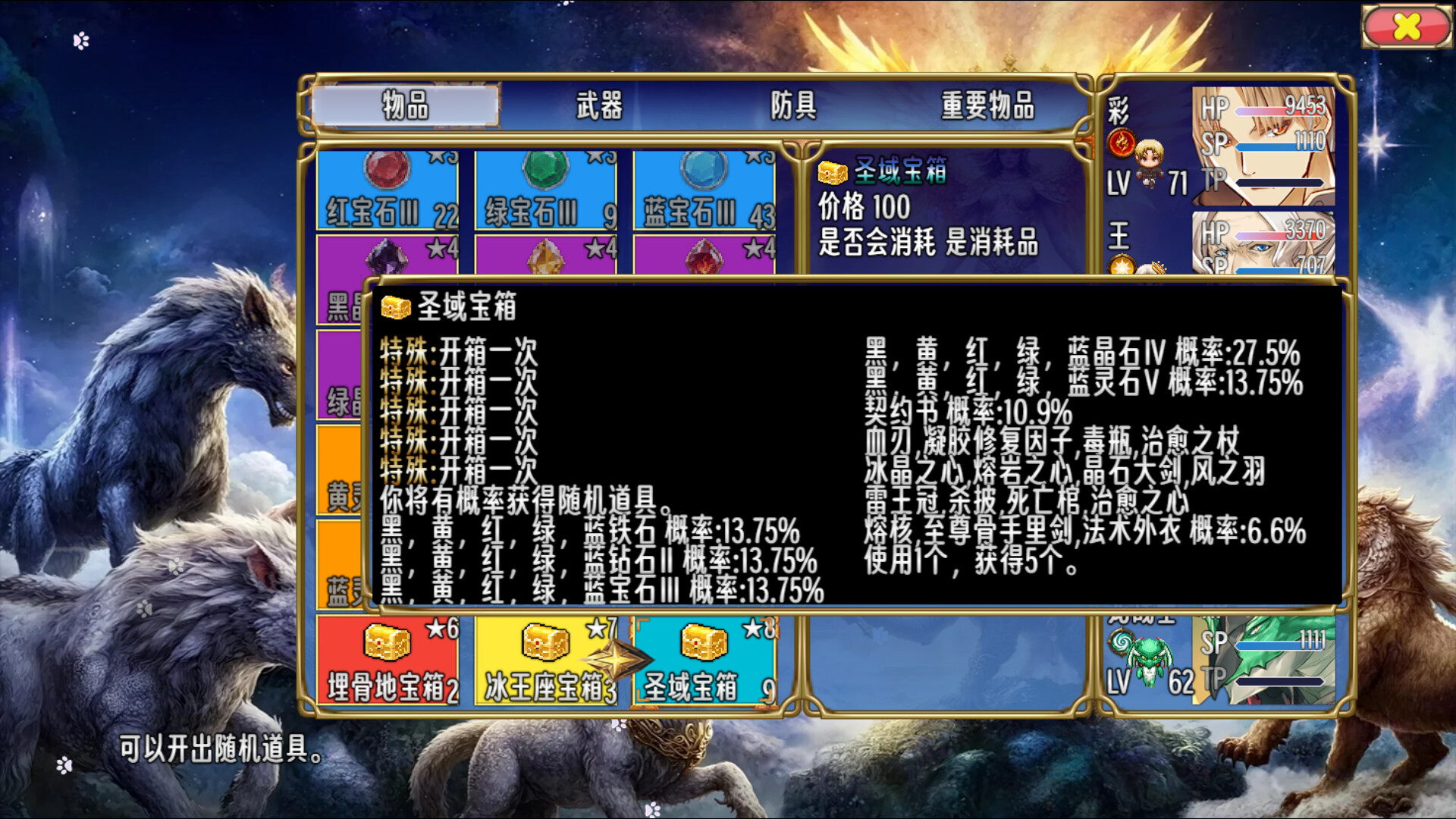
Task: Select the 蓝宝石III gem item
Action: [x=701, y=190]
